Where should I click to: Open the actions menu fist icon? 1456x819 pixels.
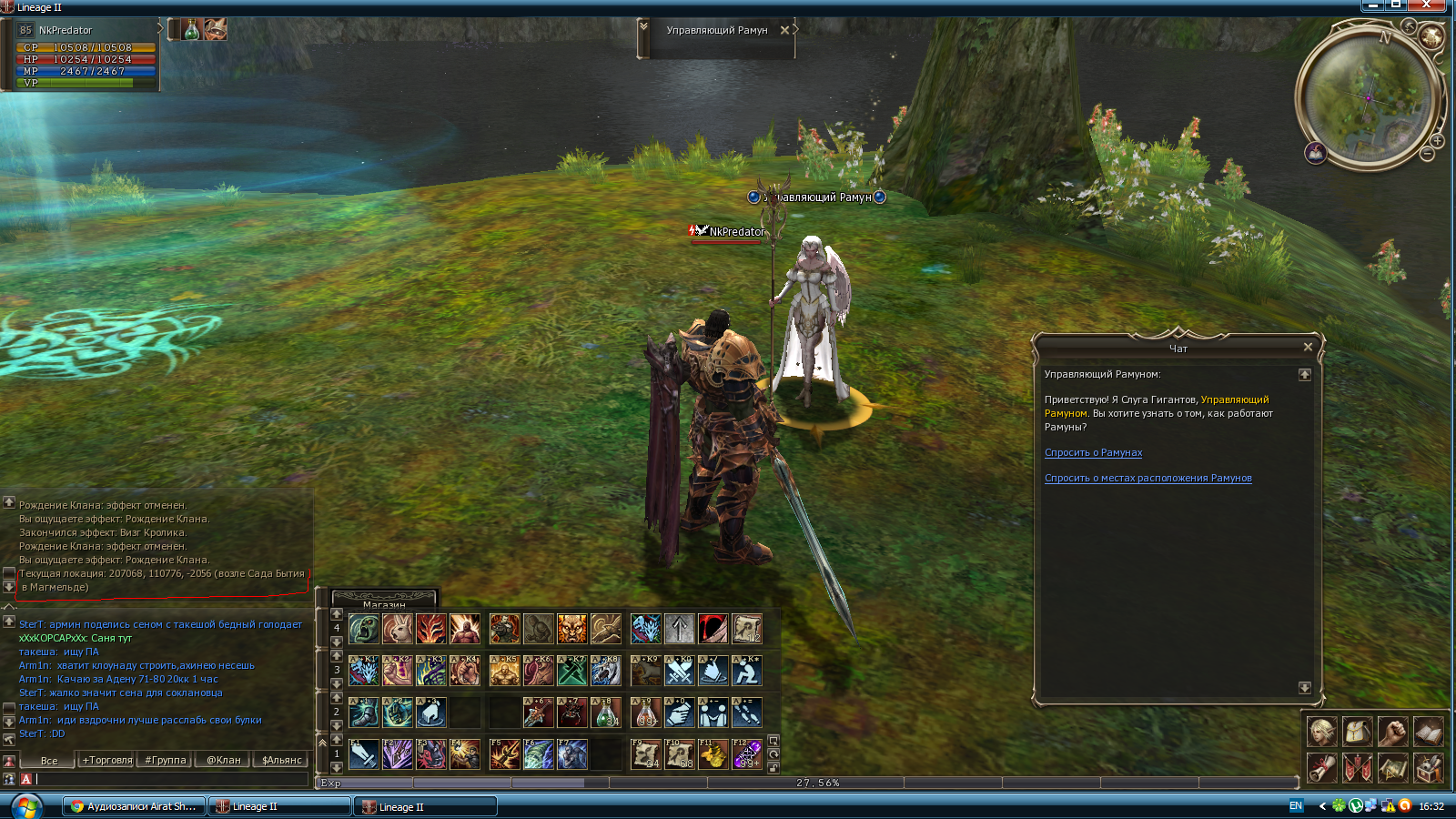pyautogui.click(x=1392, y=731)
